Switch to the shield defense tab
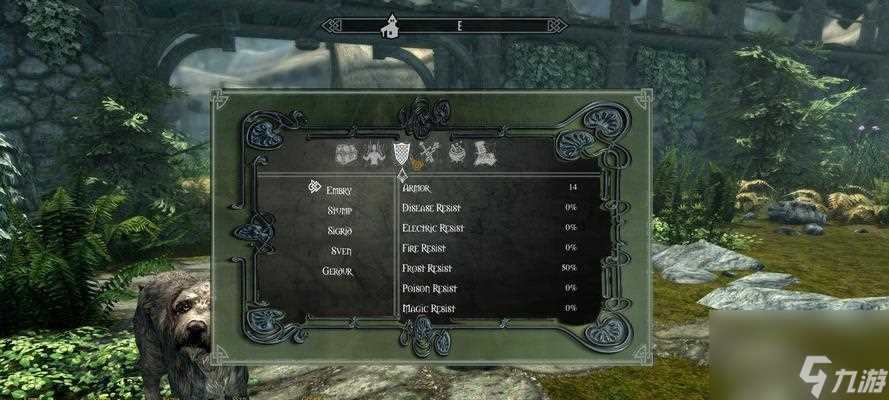The height and width of the screenshot is (400, 889). pyautogui.click(x=402, y=154)
